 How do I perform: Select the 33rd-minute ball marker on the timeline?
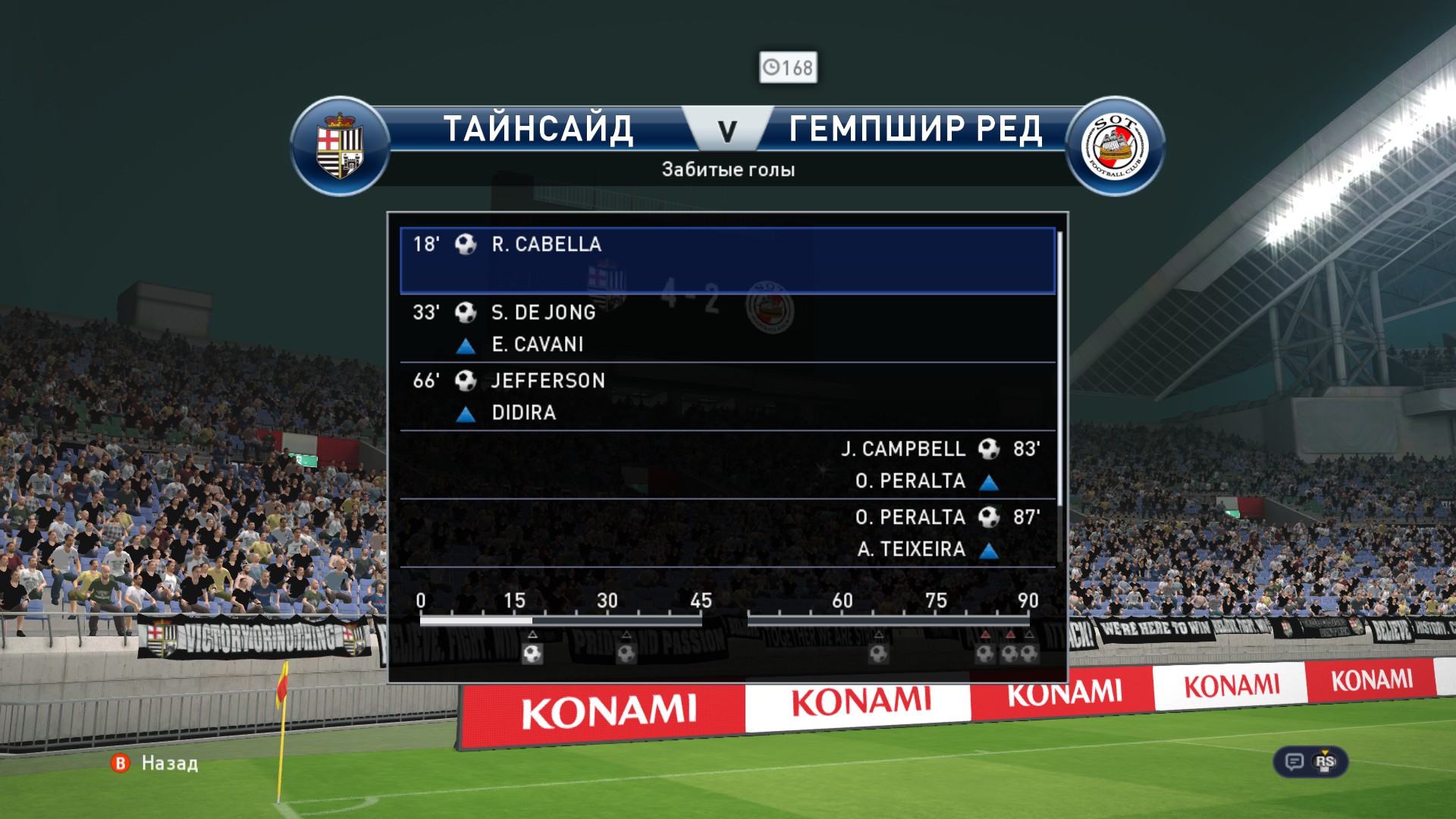click(x=626, y=653)
